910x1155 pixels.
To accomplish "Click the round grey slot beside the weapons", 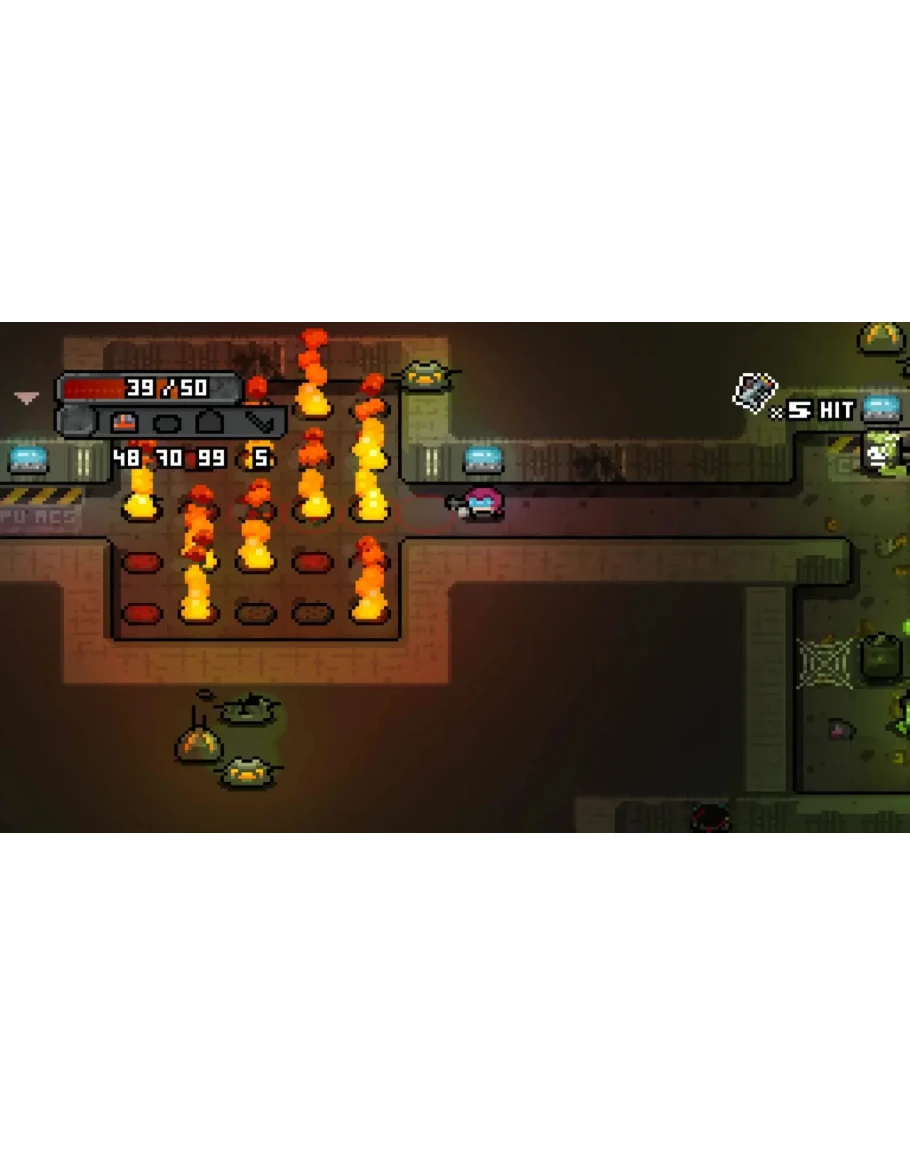I will (76, 422).
